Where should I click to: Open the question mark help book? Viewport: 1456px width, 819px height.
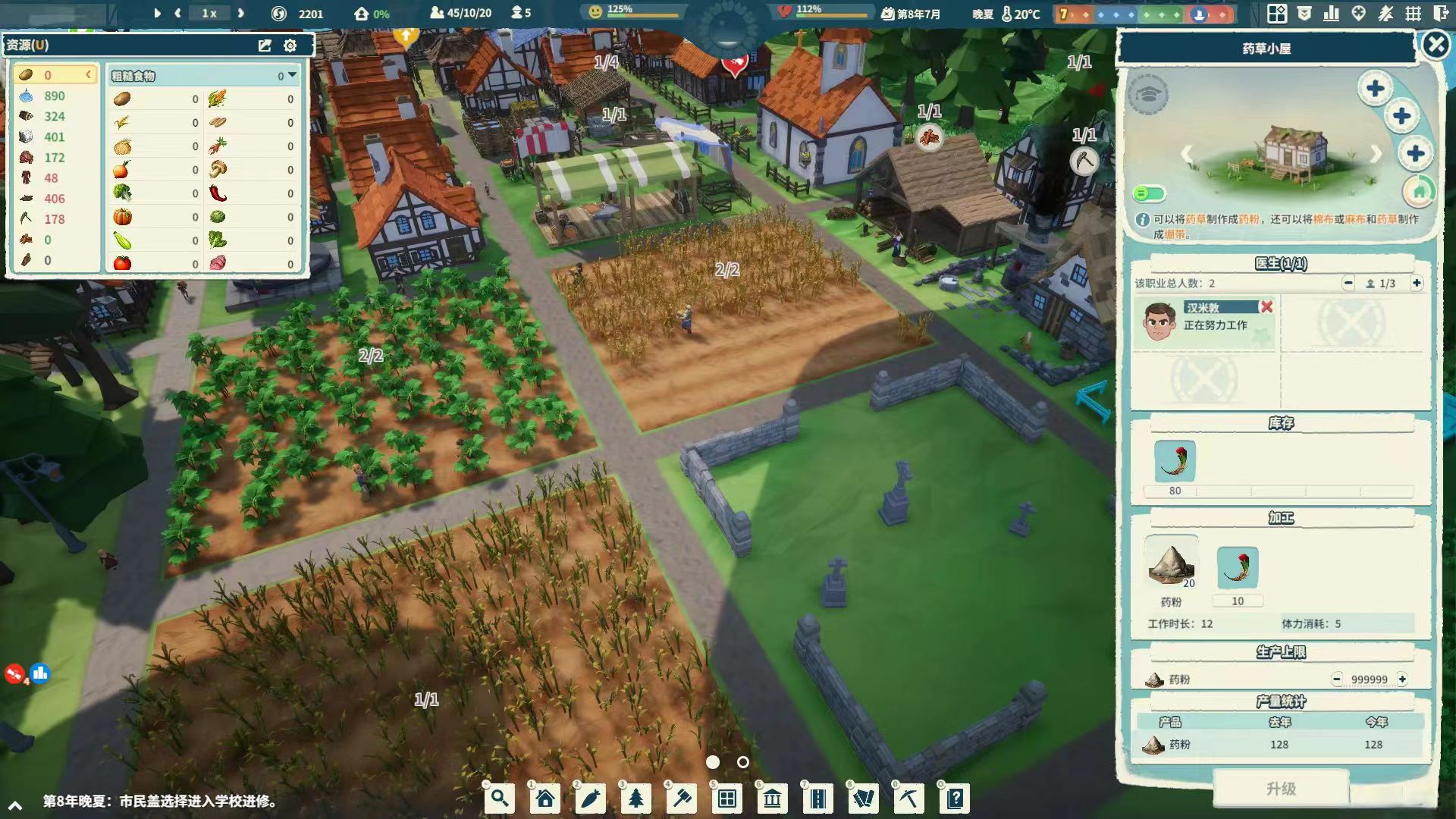click(x=955, y=799)
